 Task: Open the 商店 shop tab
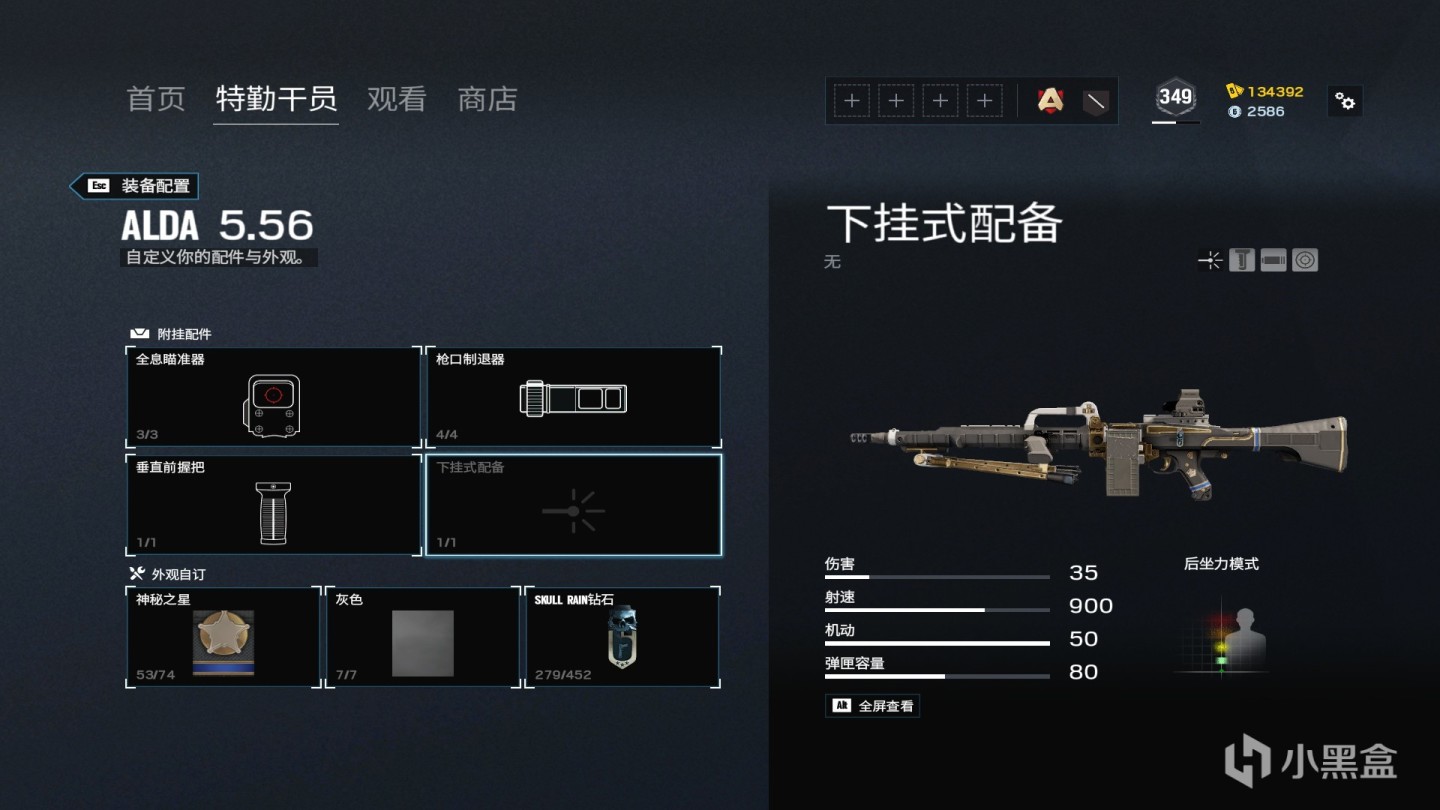487,99
